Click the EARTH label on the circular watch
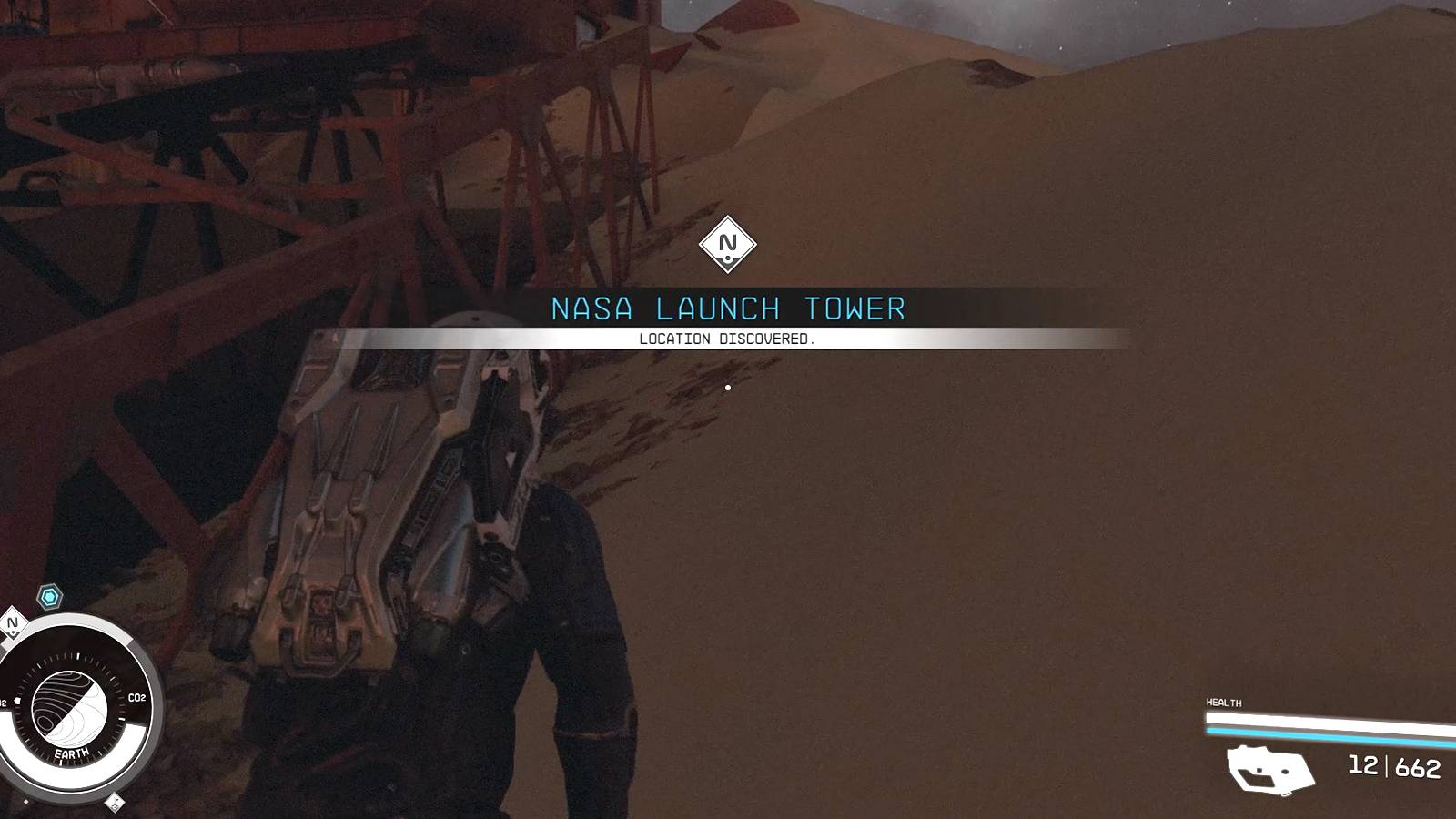 coord(71,753)
